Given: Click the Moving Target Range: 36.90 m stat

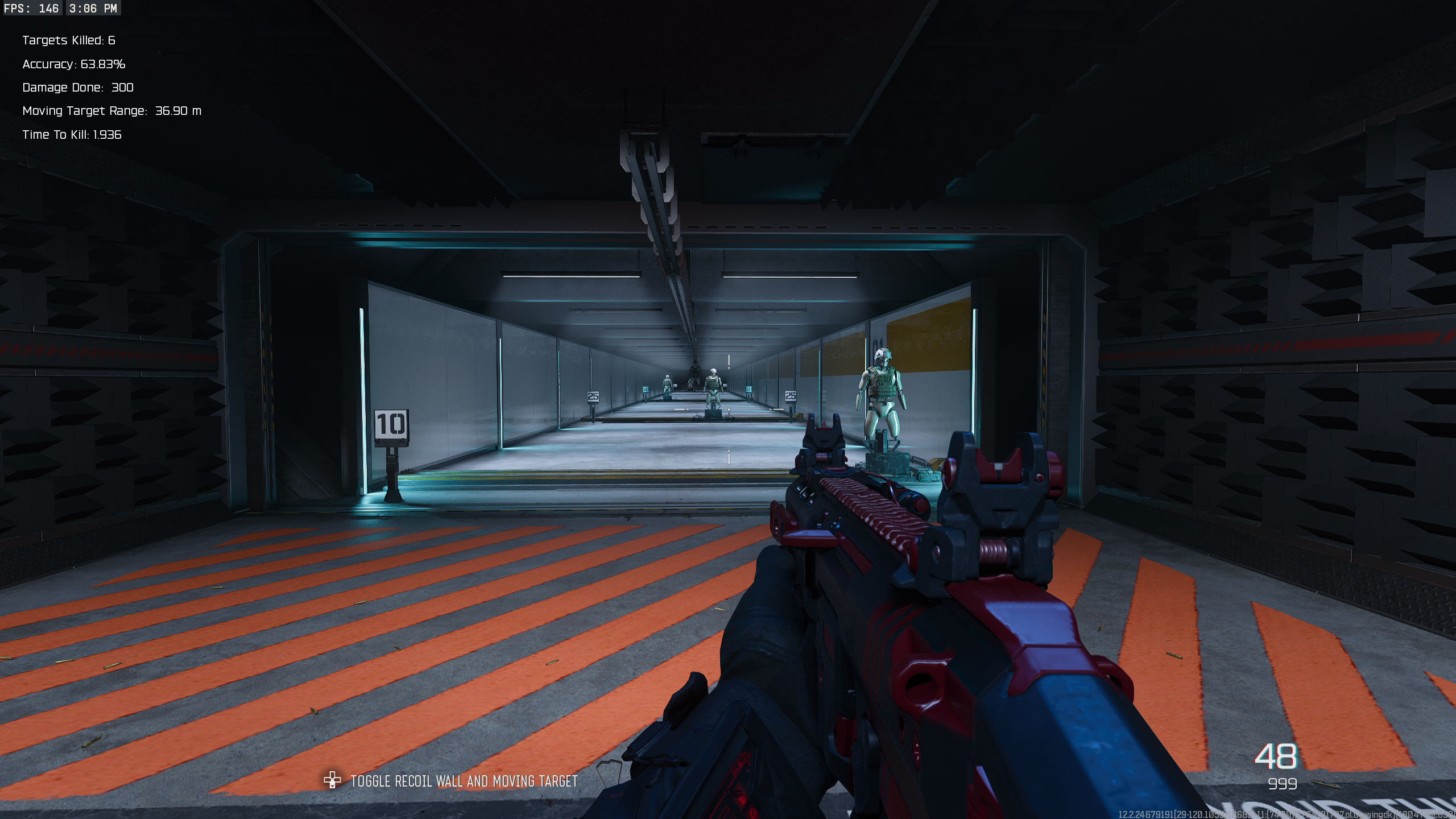Looking at the screenshot, I should click(x=111, y=111).
